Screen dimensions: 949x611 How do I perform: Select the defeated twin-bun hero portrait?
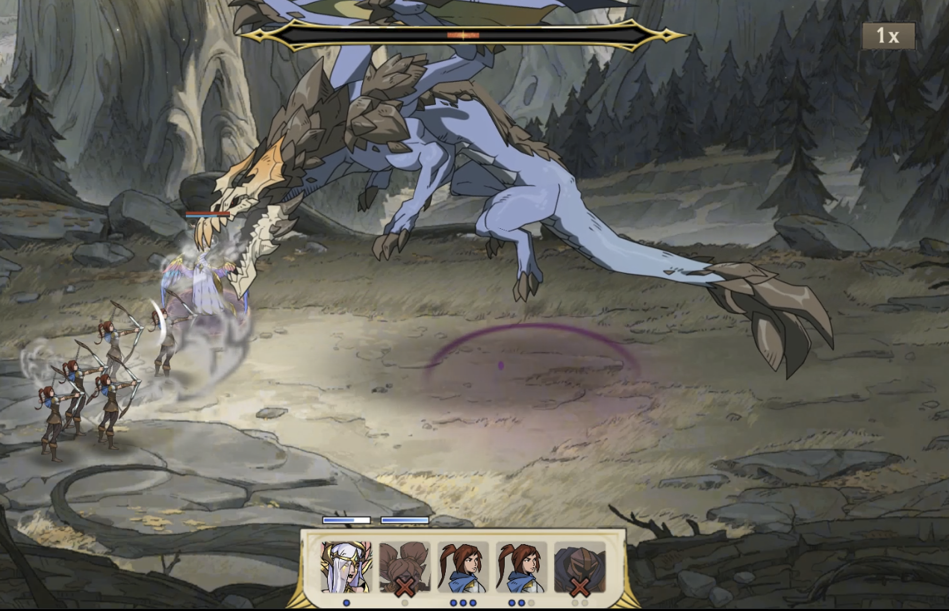pos(404,568)
